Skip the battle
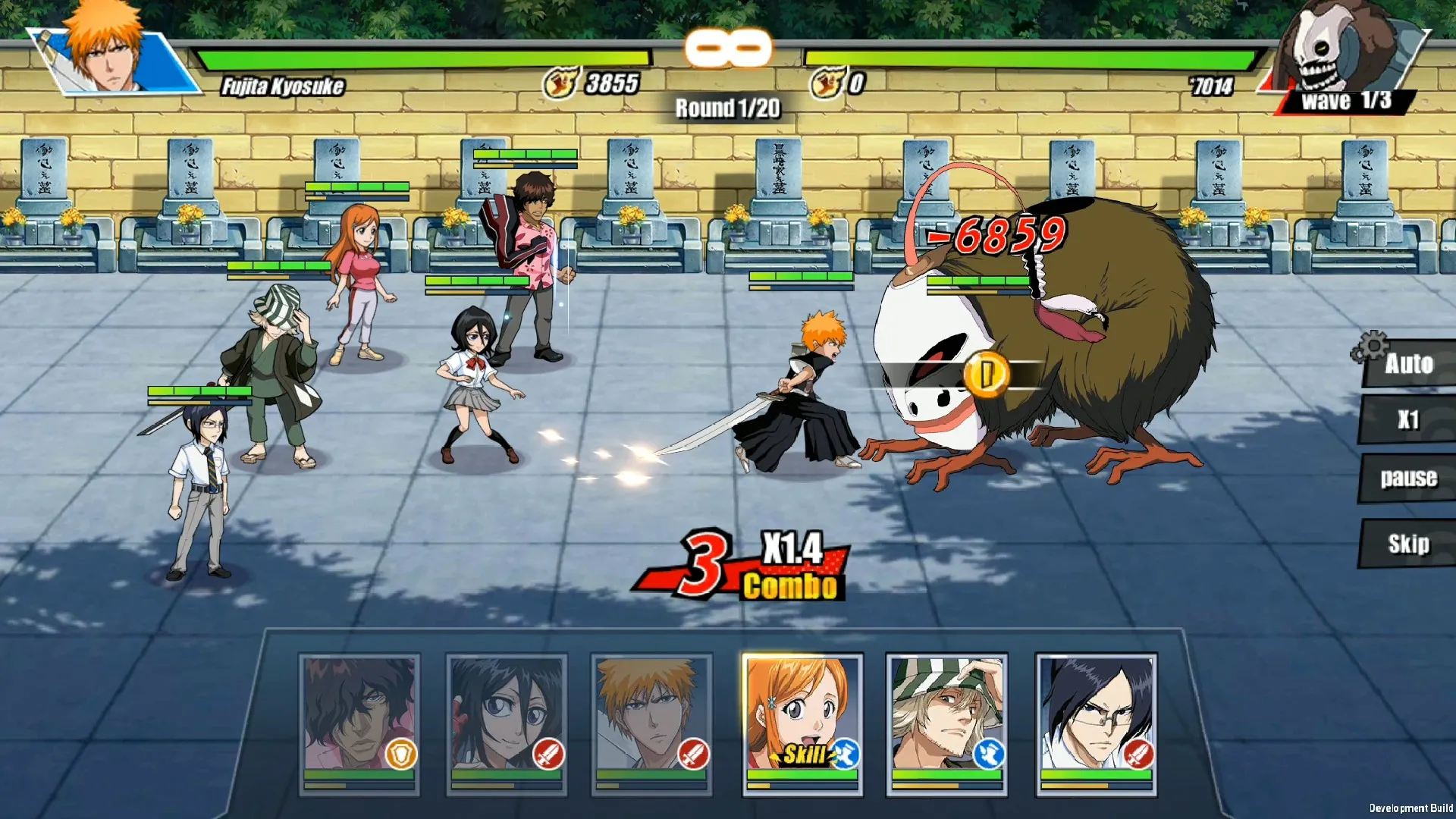Screen dimensions: 1456x819 1408,544
